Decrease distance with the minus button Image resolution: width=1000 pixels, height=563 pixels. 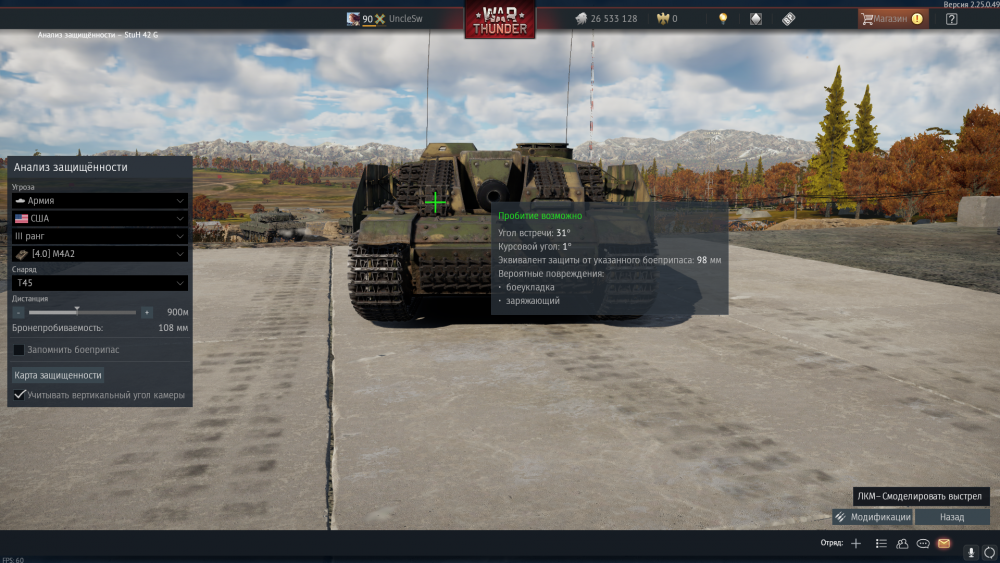tap(19, 313)
